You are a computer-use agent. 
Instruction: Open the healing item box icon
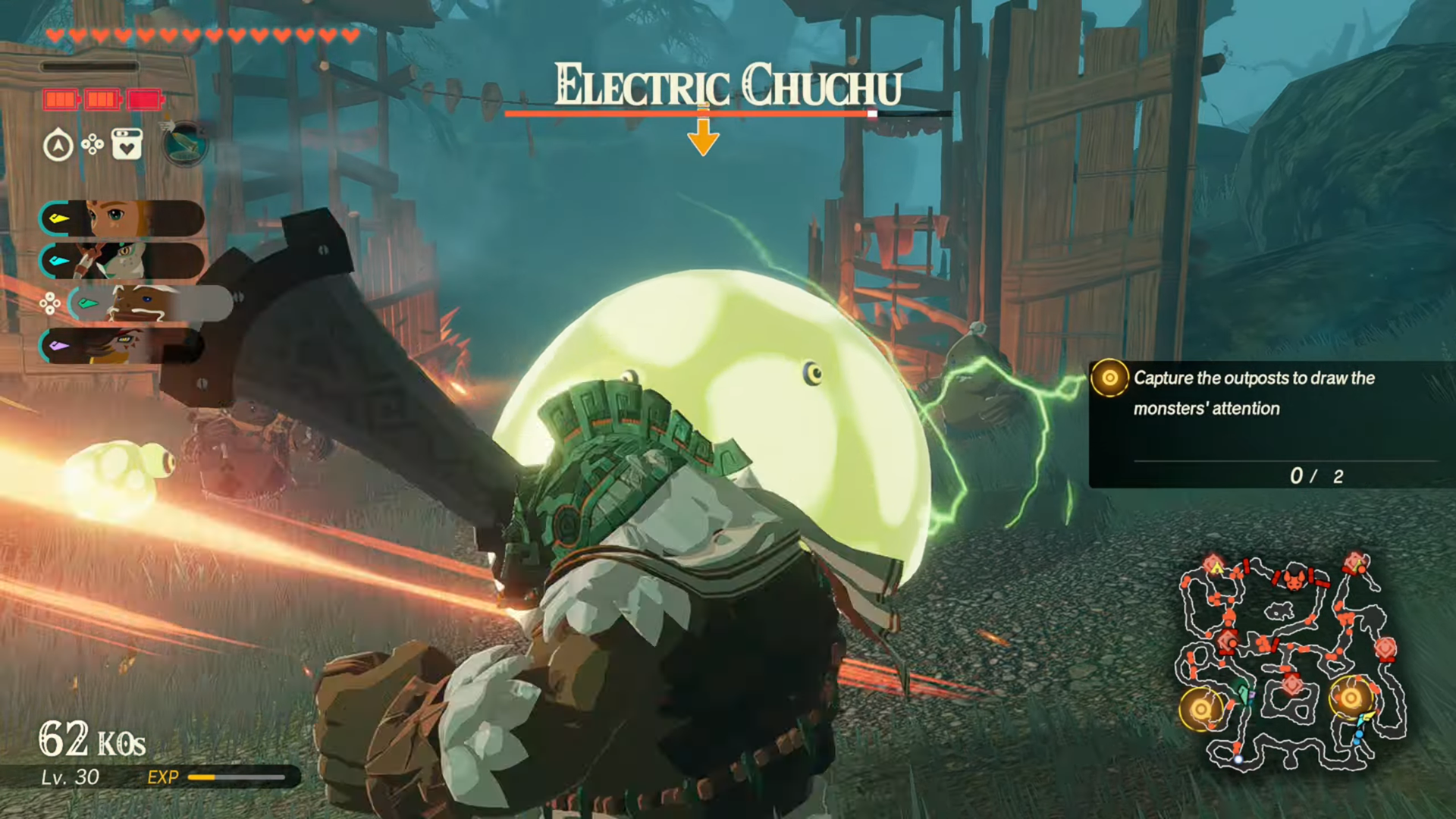pos(127,144)
